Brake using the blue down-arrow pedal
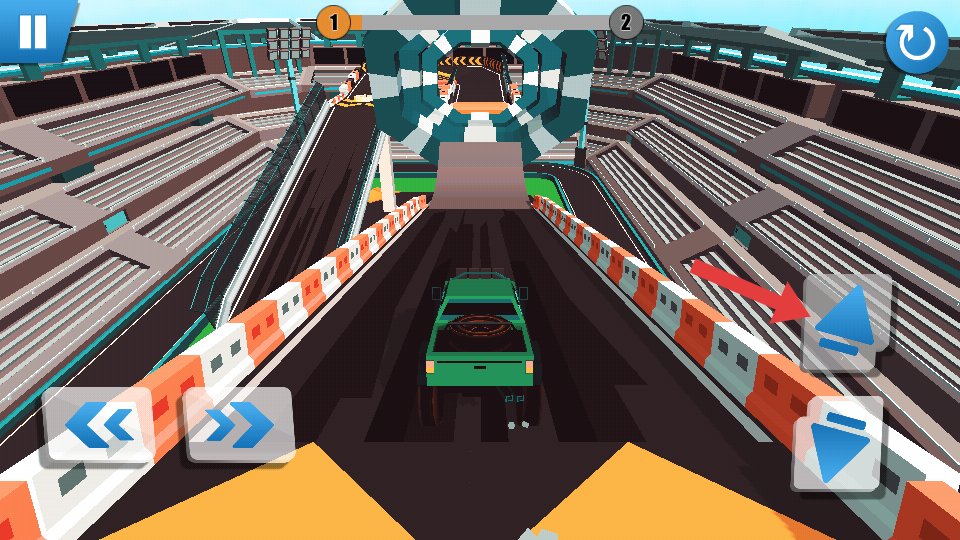The height and width of the screenshot is (540, 960). tap(839, 445)
